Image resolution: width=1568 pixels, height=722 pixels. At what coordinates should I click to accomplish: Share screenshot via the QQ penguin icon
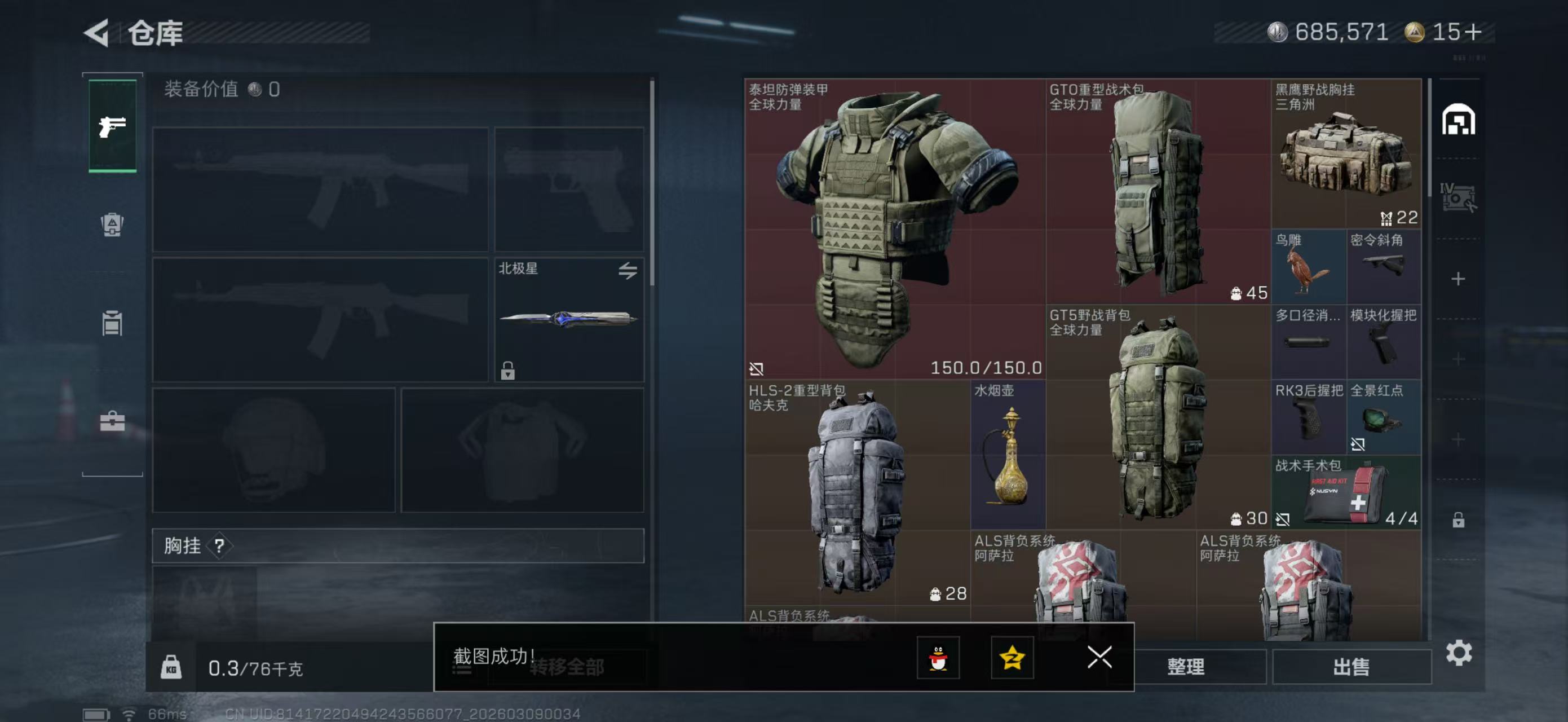pos(938,658)
